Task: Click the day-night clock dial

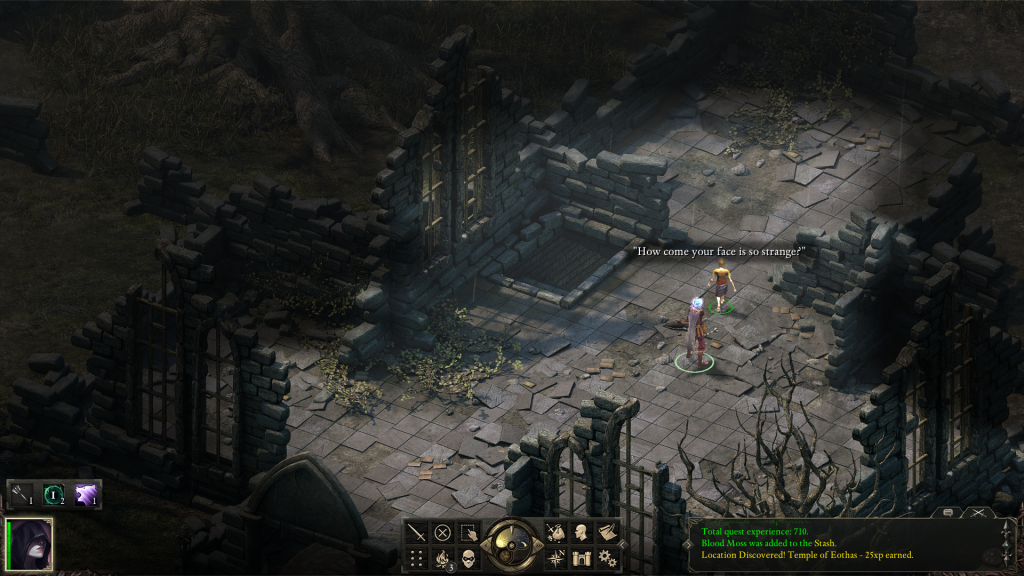Action: [x=512, y=545]
